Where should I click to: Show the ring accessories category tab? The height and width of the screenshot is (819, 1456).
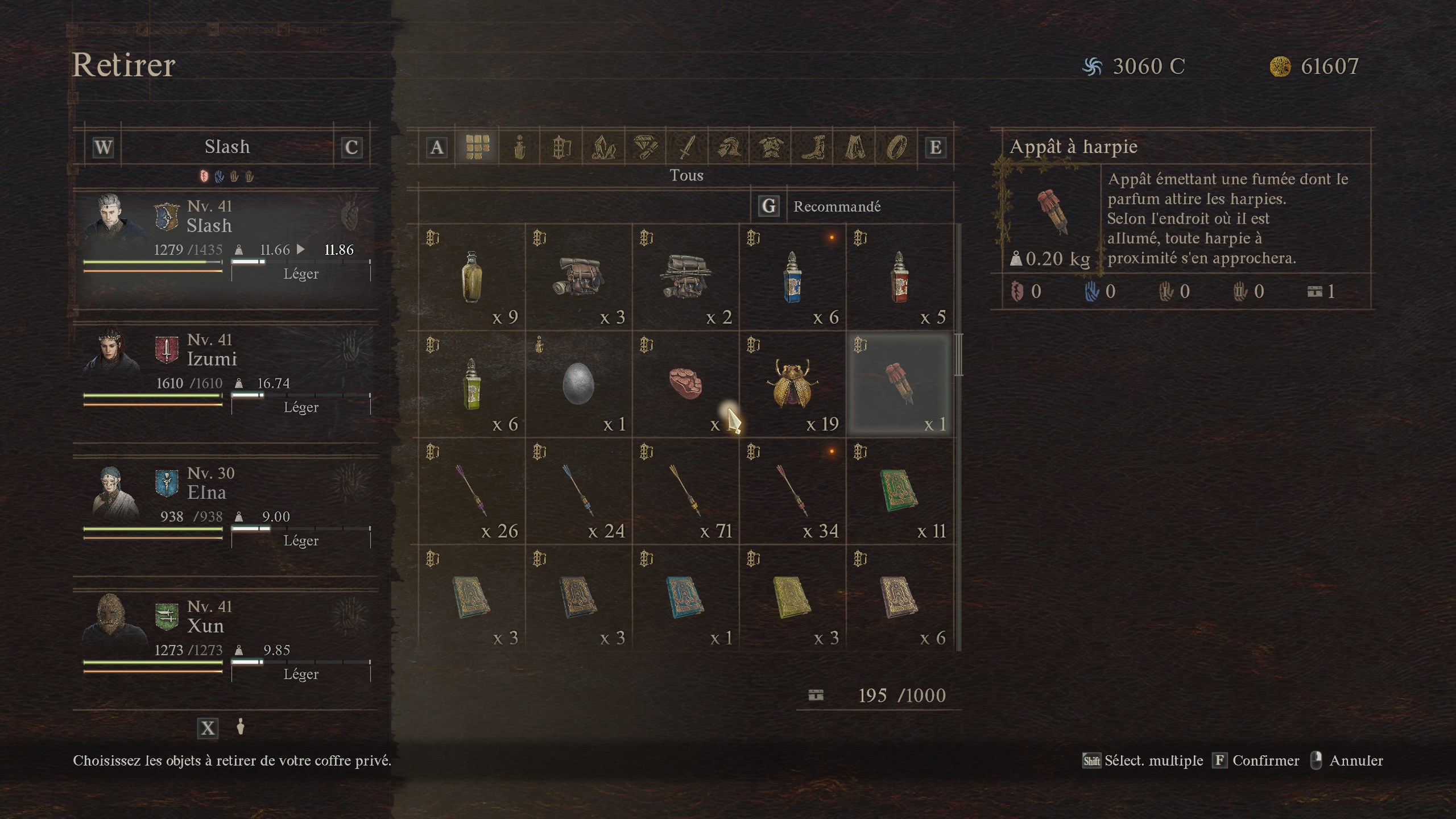[896, 147]
